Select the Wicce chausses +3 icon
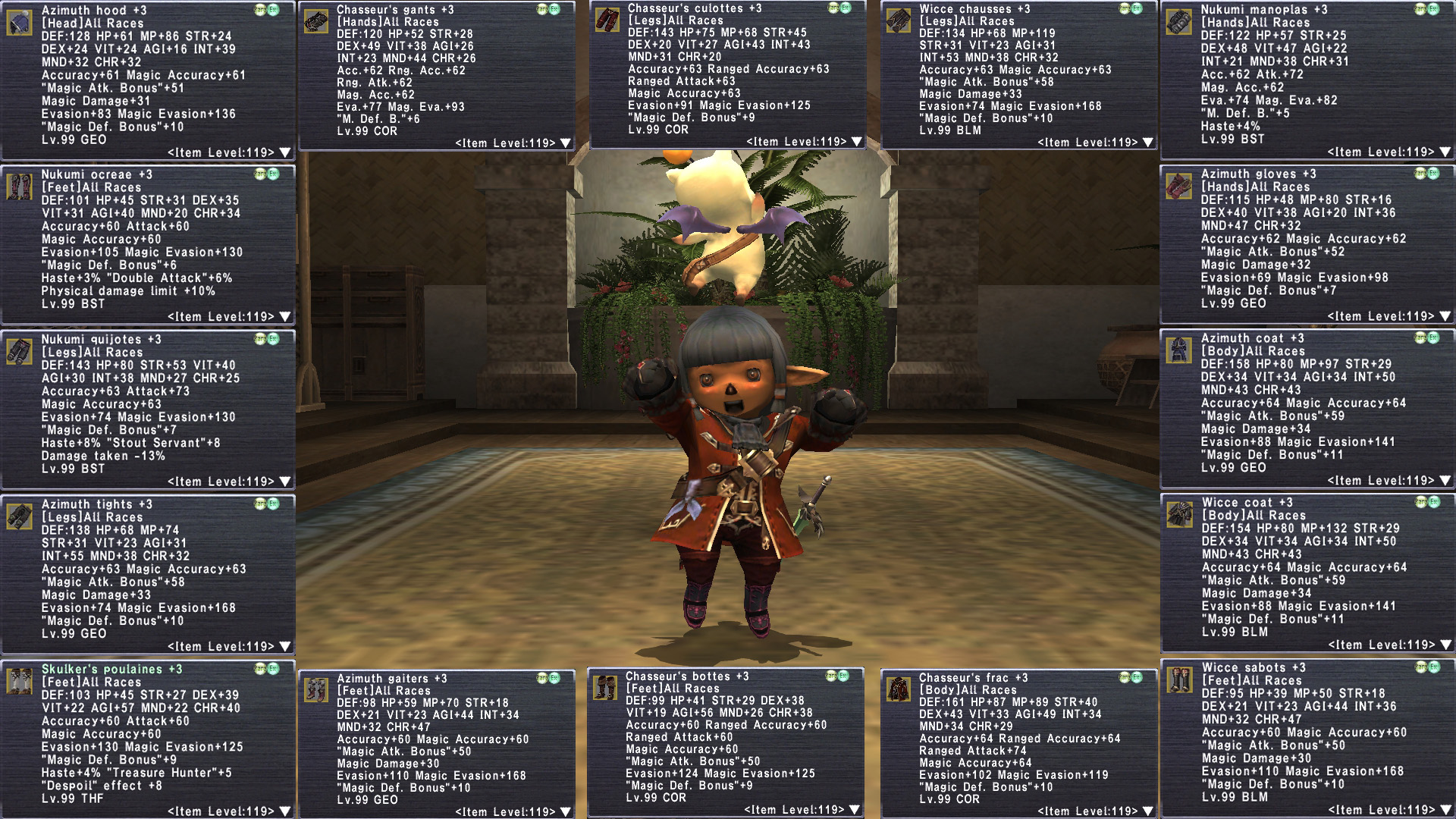The width and height of the screenshot is (1456, 819). click(899, 21)
